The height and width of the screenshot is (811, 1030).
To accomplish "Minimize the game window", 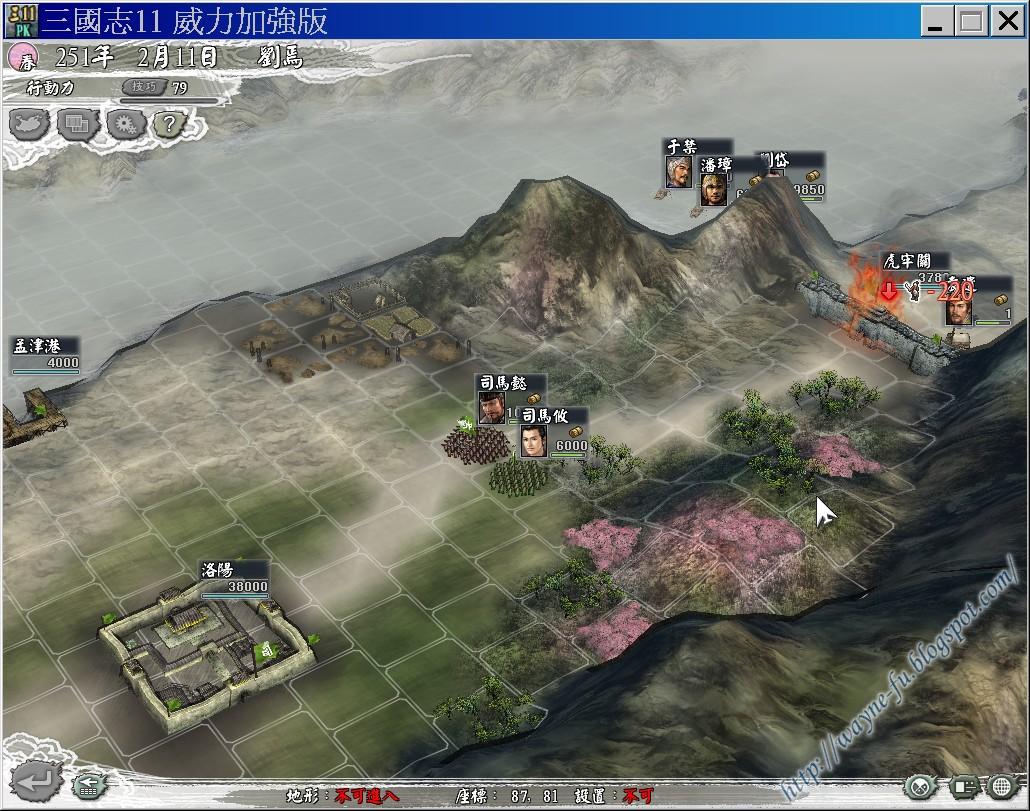I will [x=936, y=19].
